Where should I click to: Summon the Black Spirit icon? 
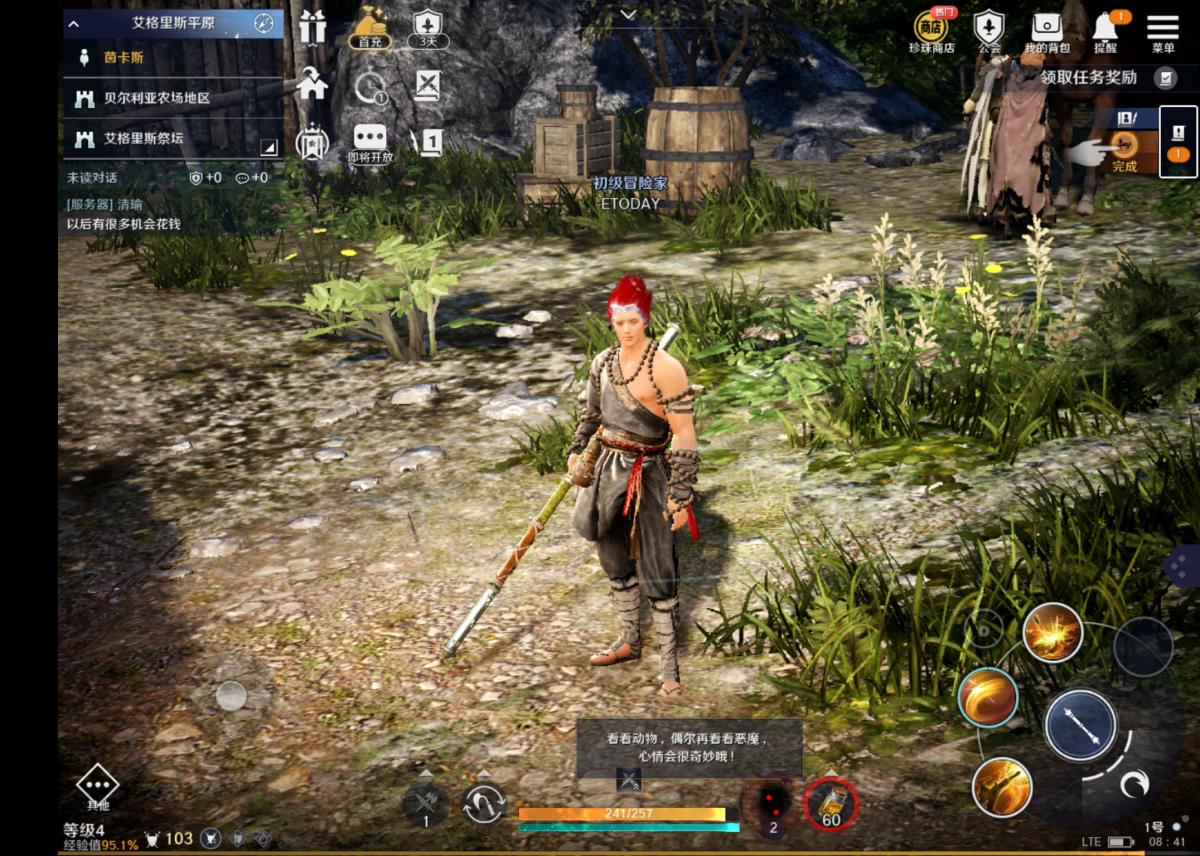point(772,802)
